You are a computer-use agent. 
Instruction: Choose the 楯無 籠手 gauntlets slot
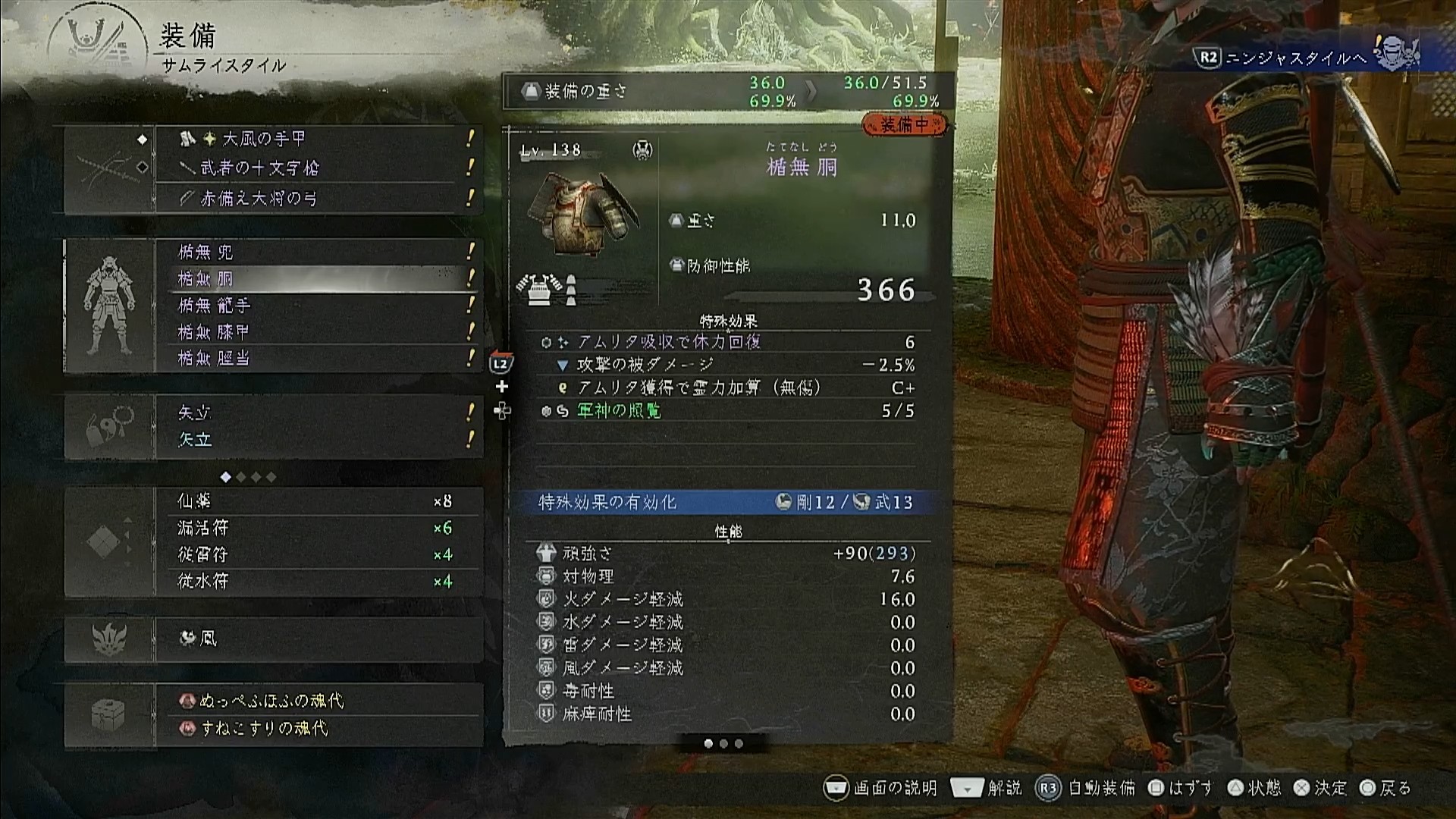coord(317,306)
